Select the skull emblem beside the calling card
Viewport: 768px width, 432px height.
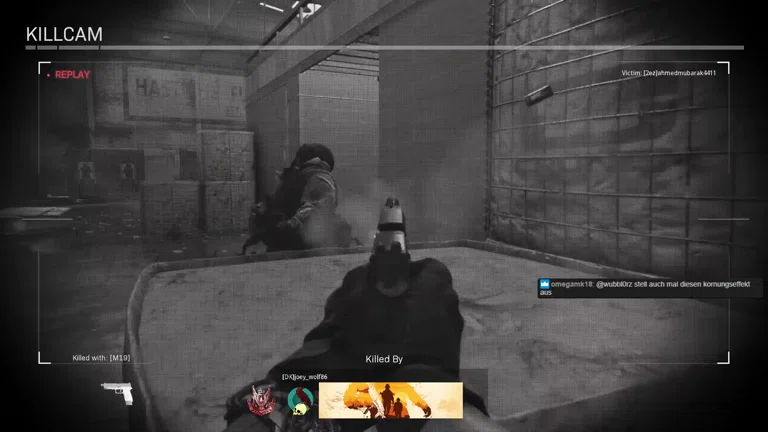pyautogui.click(x=300, y=401)
